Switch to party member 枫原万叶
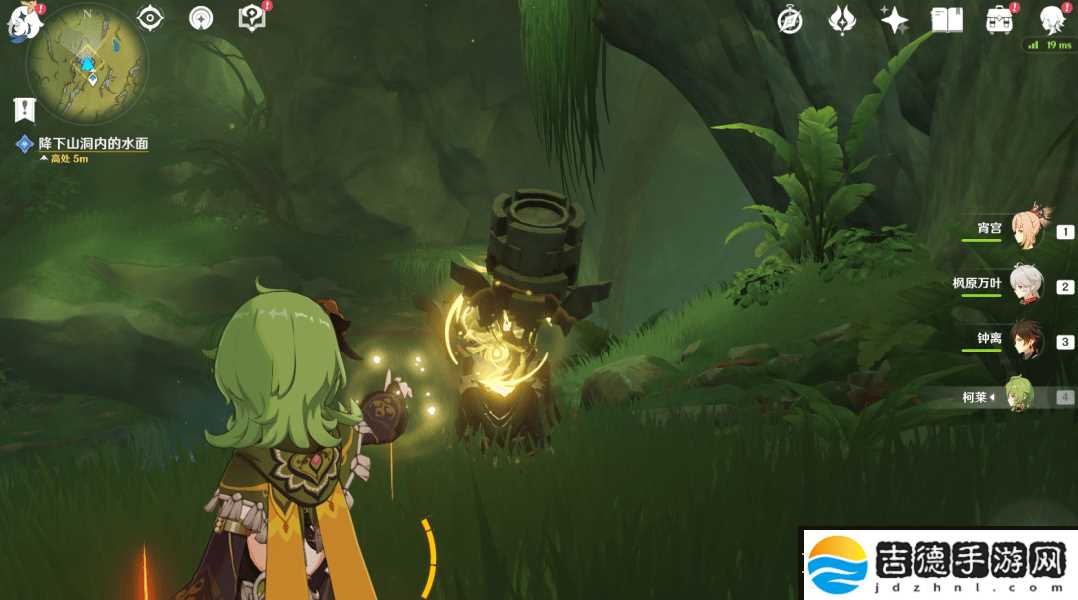 pyautogui.click(x=1026, y=284)
